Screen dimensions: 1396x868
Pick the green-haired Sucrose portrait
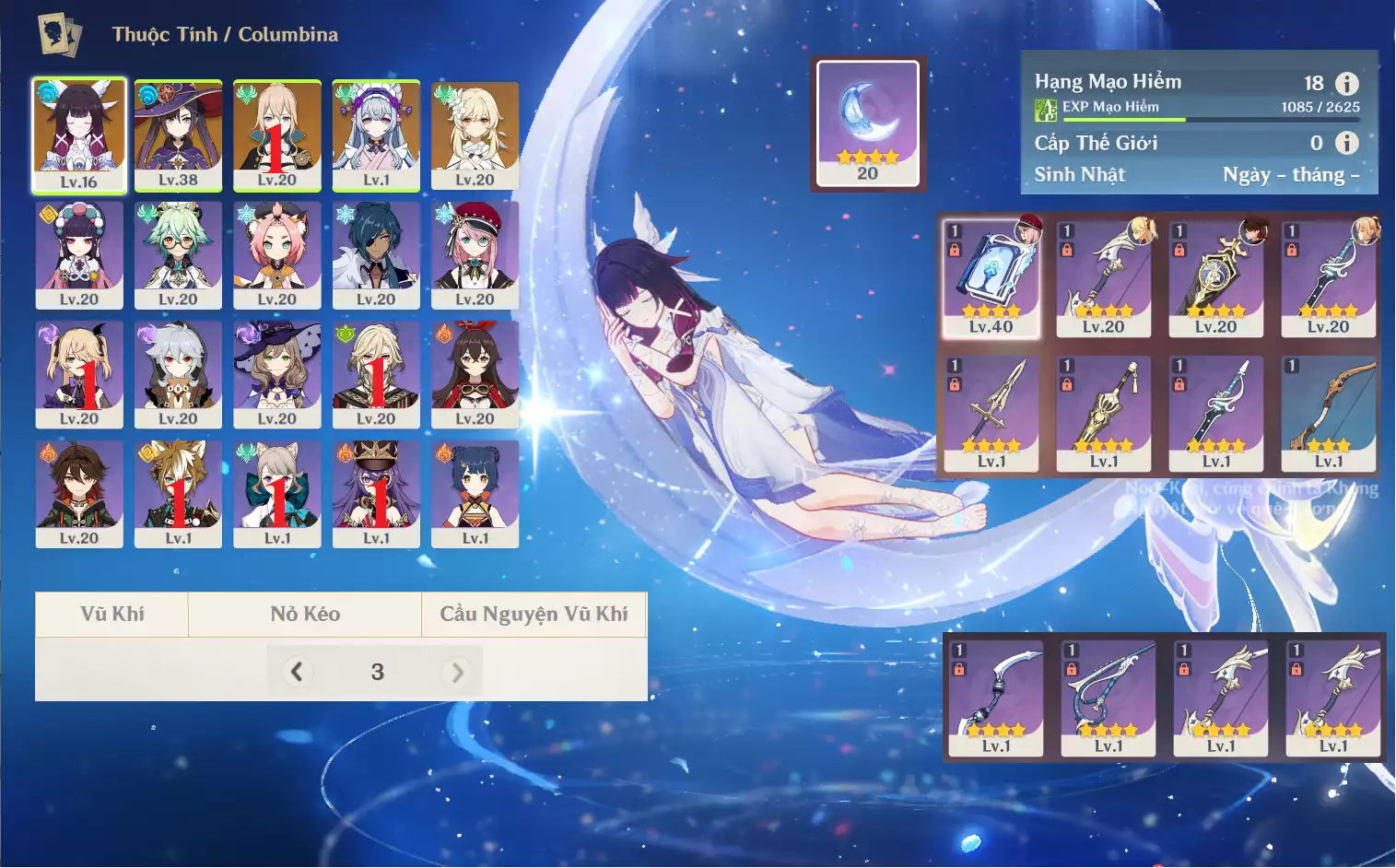[x=178, y=254]
